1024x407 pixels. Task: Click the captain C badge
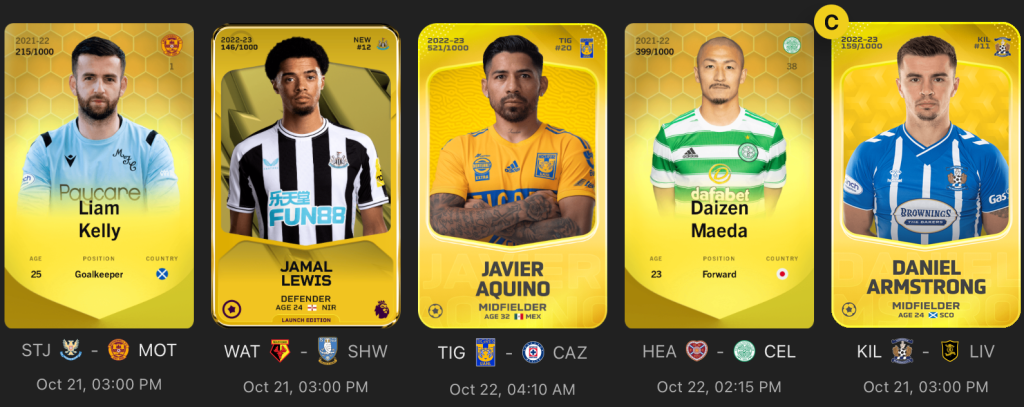pyautogui.click(x=828, y=20)
